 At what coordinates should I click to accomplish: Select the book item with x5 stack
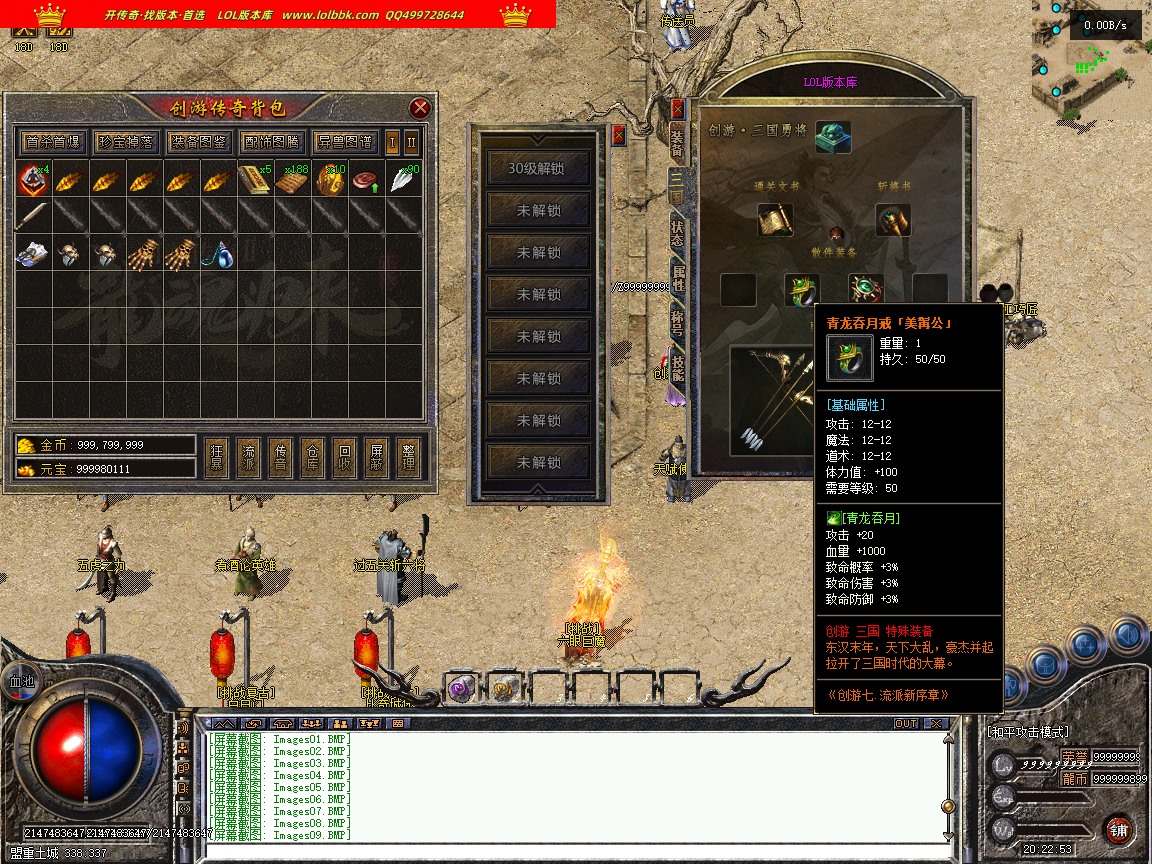(255, 181)
